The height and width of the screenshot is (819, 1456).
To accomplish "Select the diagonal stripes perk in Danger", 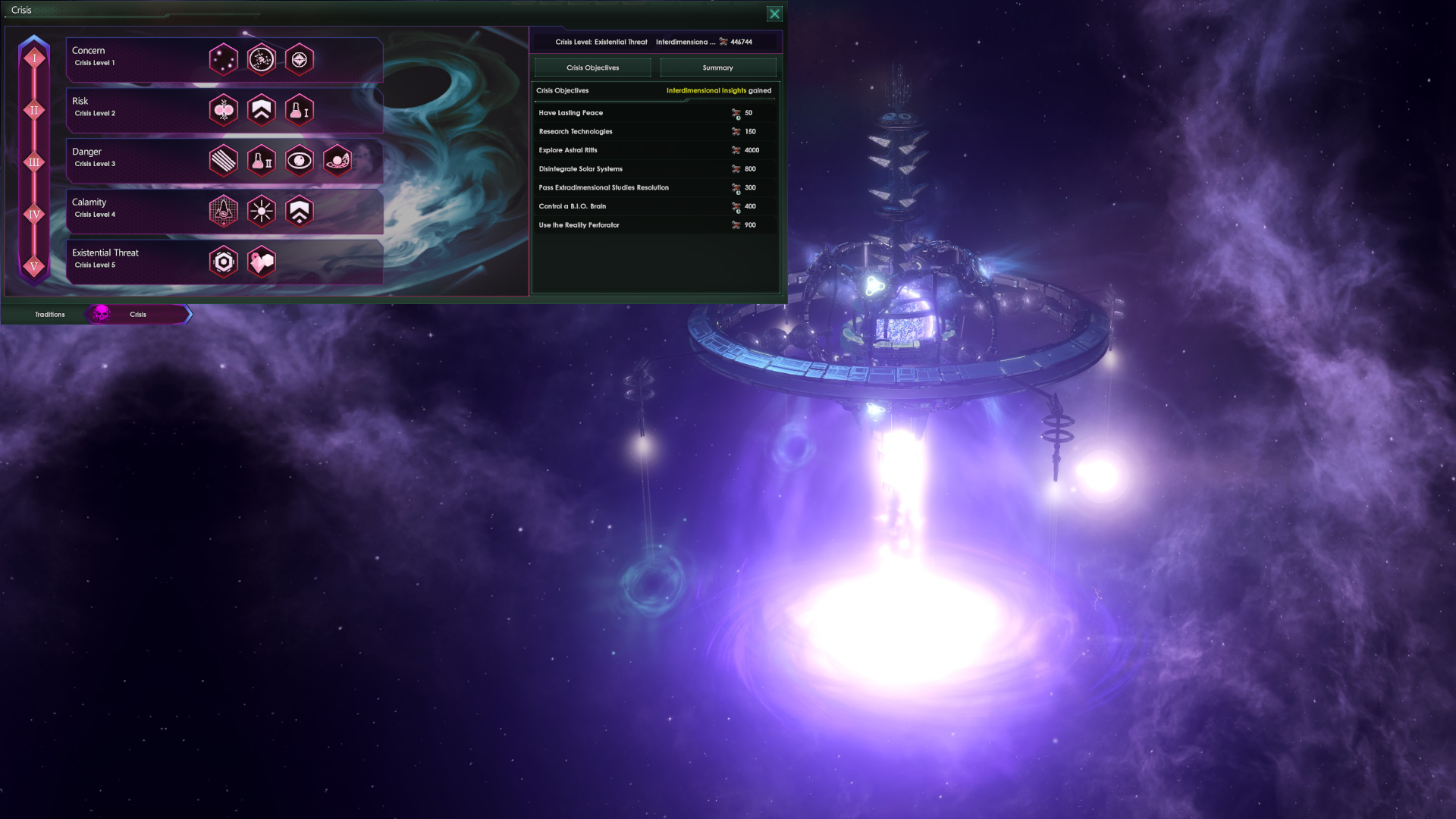I will [x=224, y=161].
